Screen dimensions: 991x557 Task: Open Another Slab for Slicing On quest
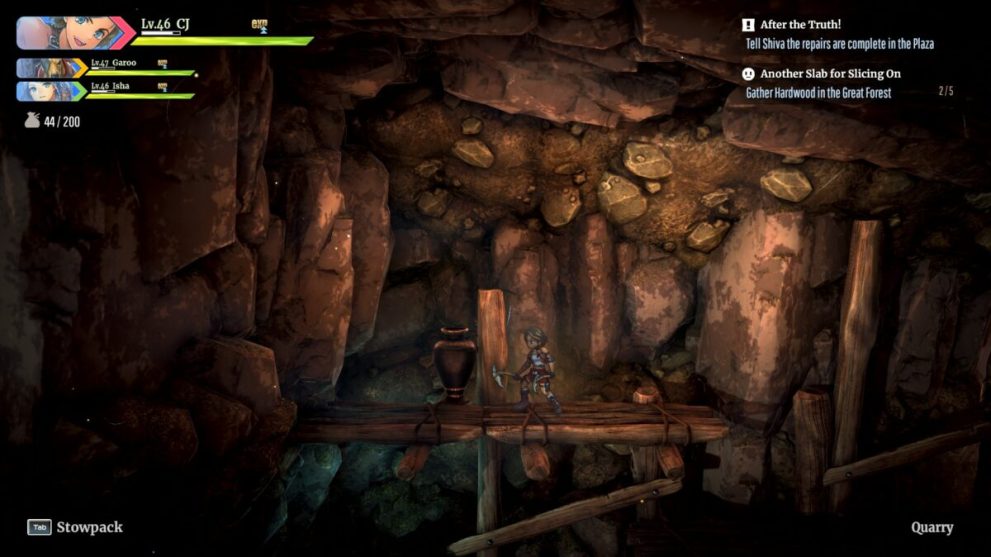pos(830,74)
